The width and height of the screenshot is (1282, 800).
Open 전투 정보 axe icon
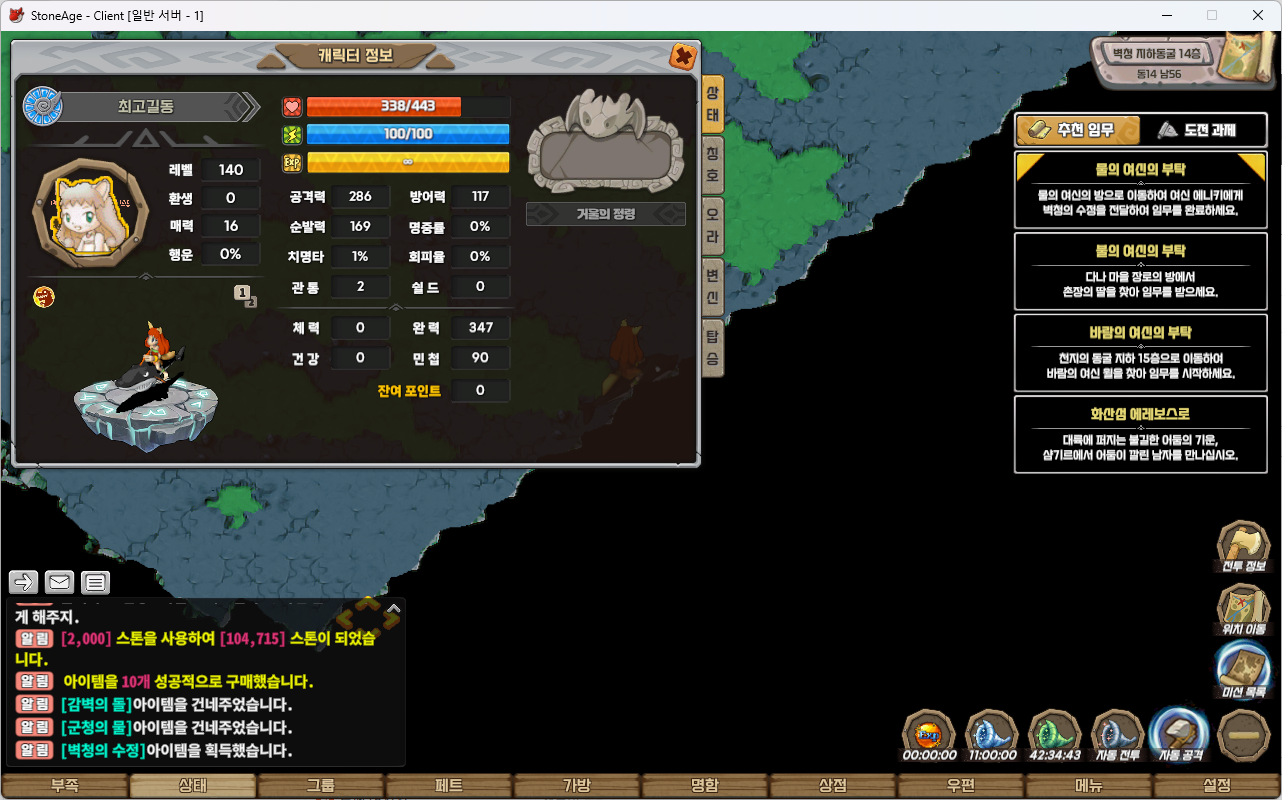tap(1243, 546)
